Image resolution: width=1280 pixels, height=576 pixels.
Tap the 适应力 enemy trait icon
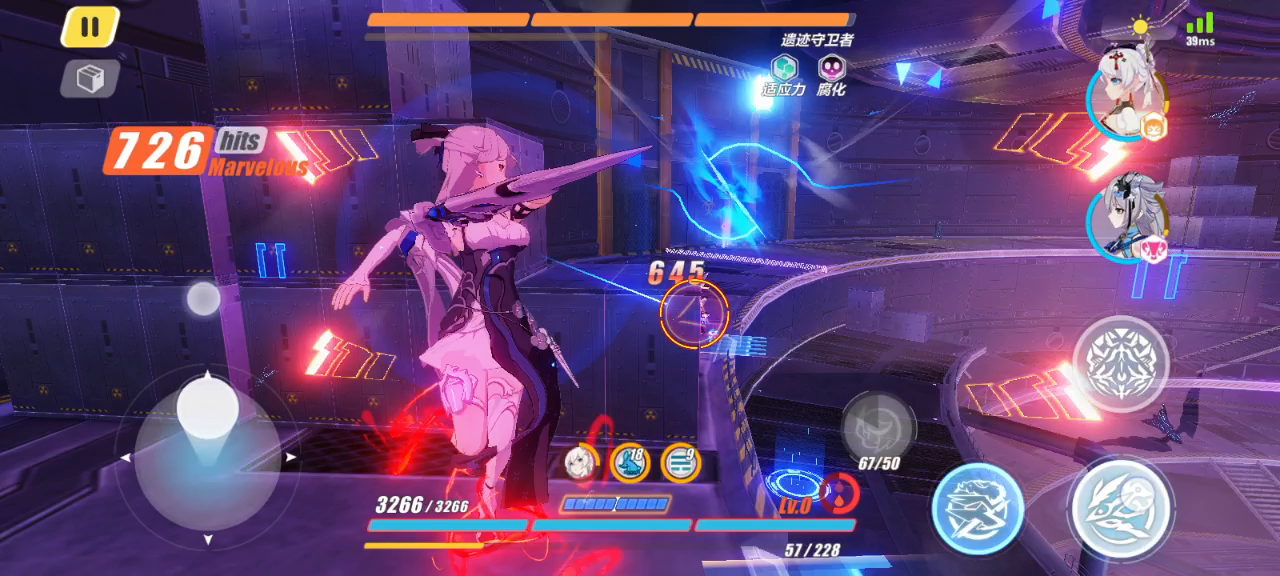click(x=783, y=69)
